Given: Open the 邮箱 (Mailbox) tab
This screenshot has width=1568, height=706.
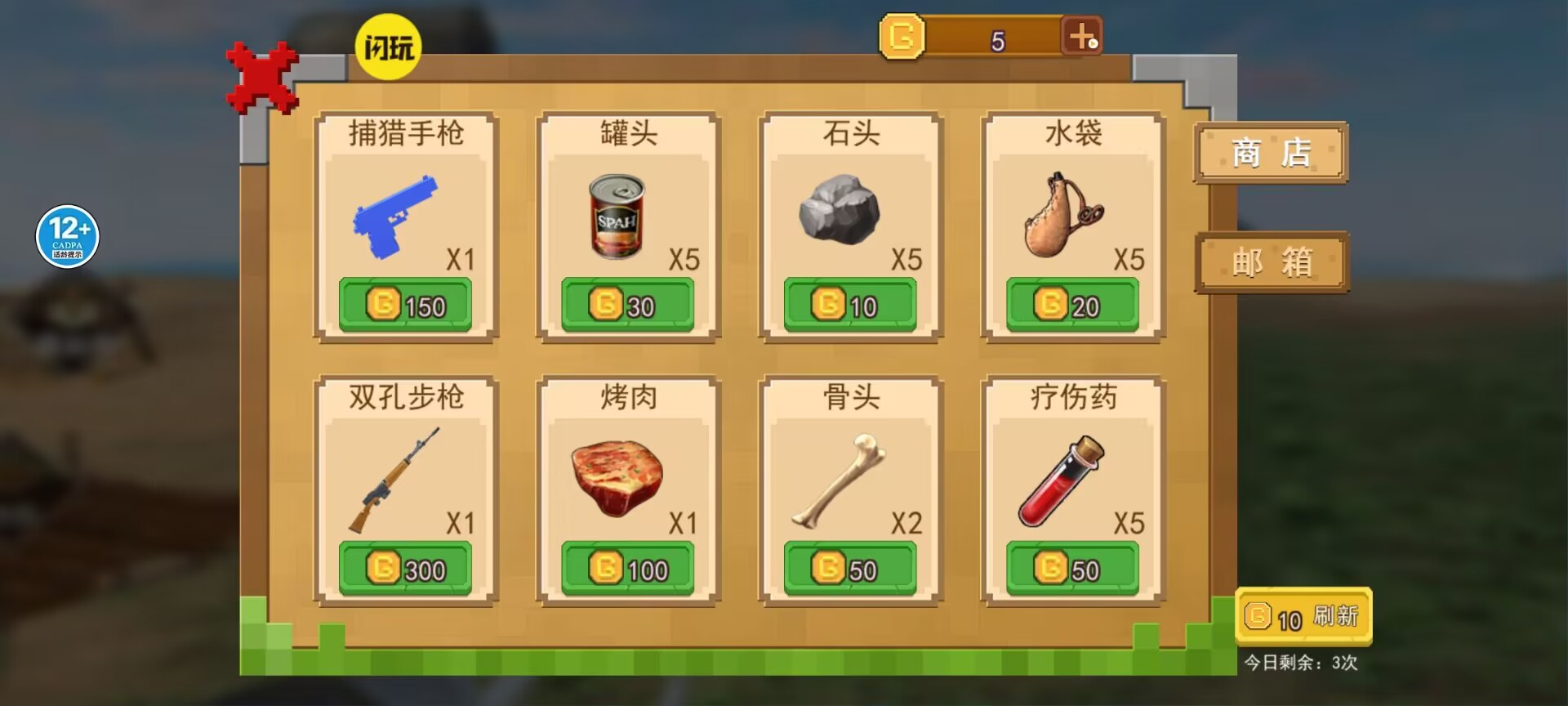Looking at the screenshot, I should 1271,263.
